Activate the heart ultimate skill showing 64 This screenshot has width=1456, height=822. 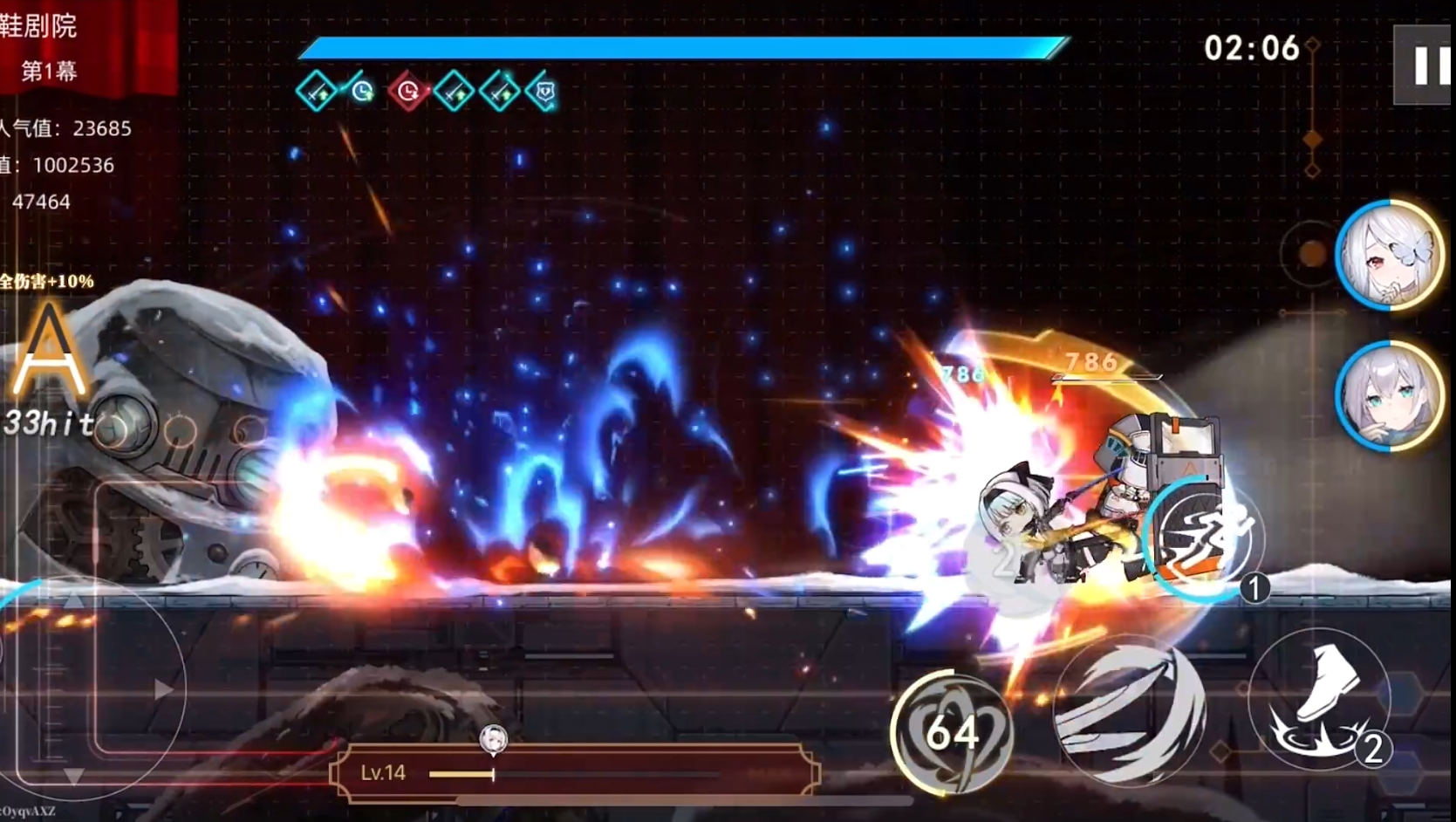pos(952,732)
